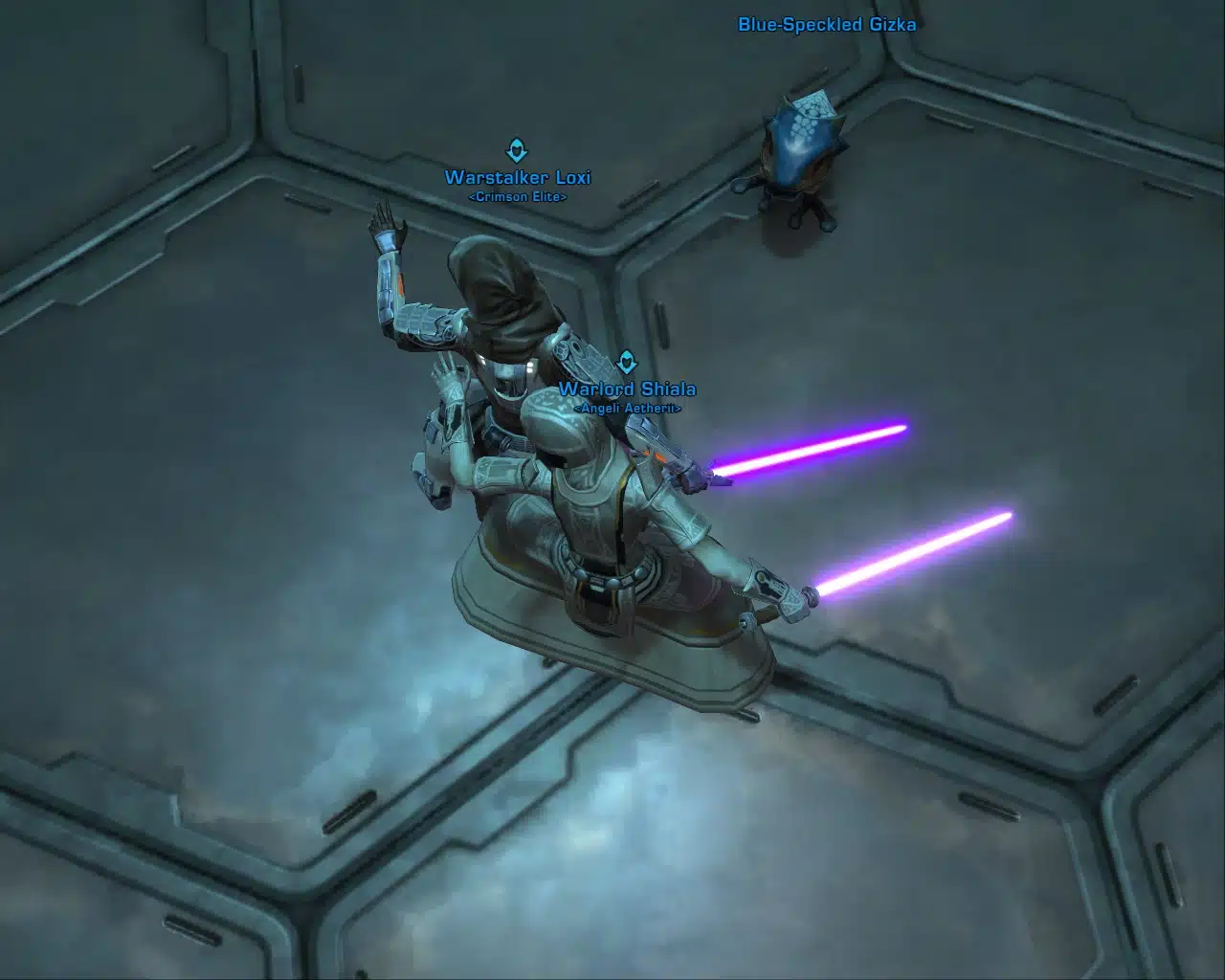The height and width of the screenshot is (980, 1225).
Task: Choose the Blue-Speckled Gizka name label
Action: [827, 25]
